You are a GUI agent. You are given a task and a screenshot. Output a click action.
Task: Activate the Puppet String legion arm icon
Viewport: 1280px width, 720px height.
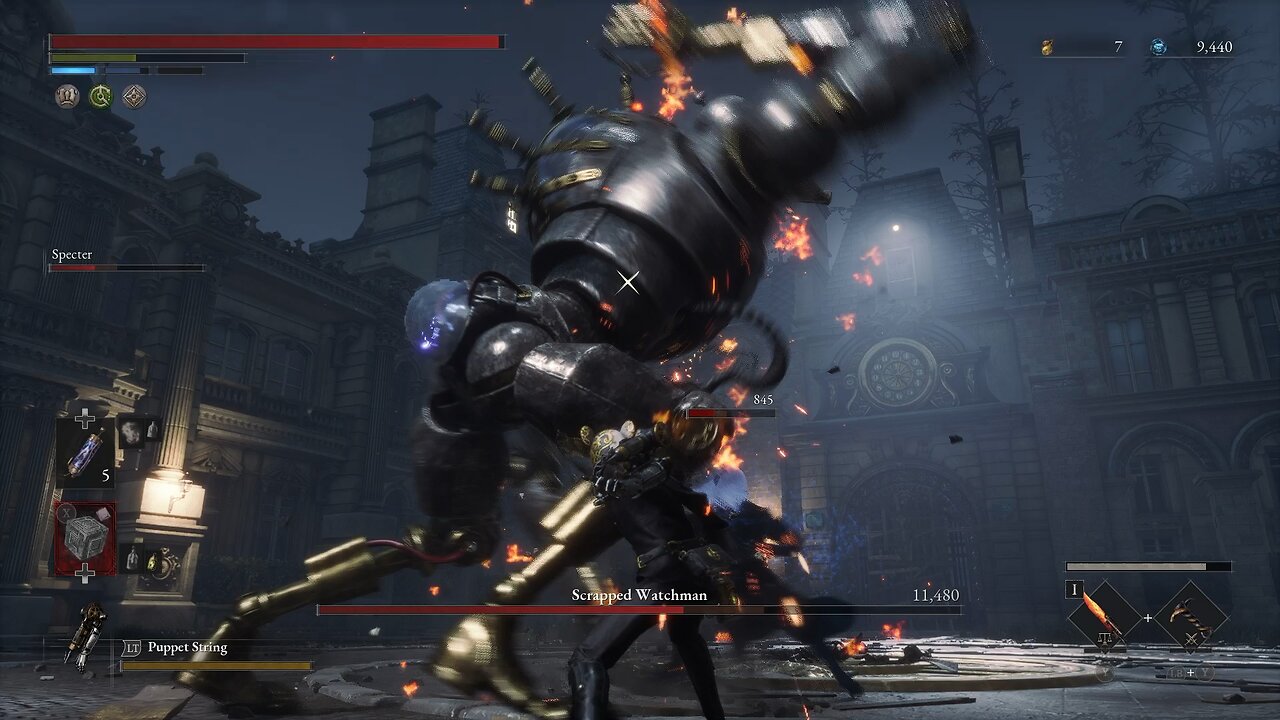click(x=86, y=634)
